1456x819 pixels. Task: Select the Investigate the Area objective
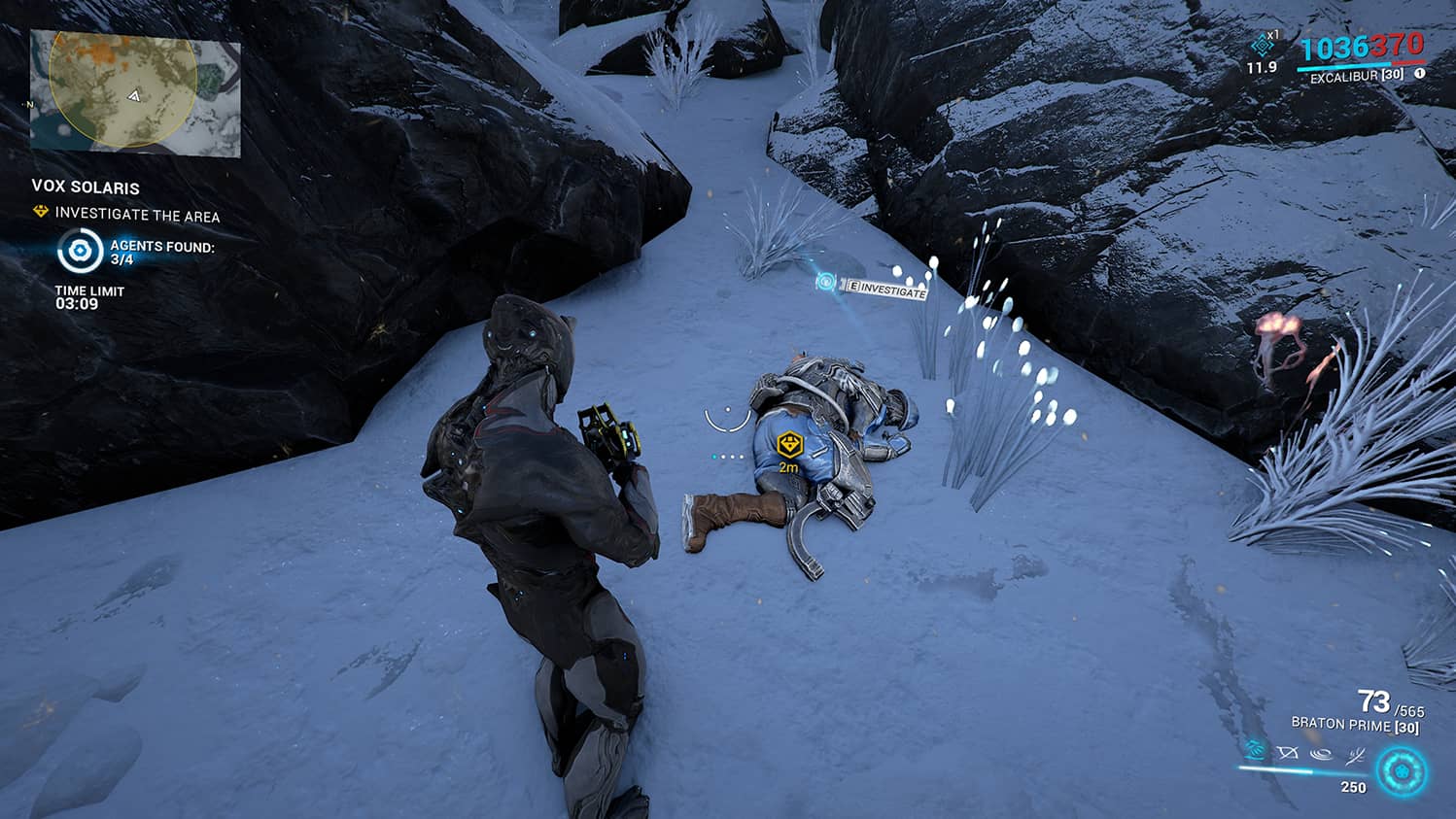point(137,215)
